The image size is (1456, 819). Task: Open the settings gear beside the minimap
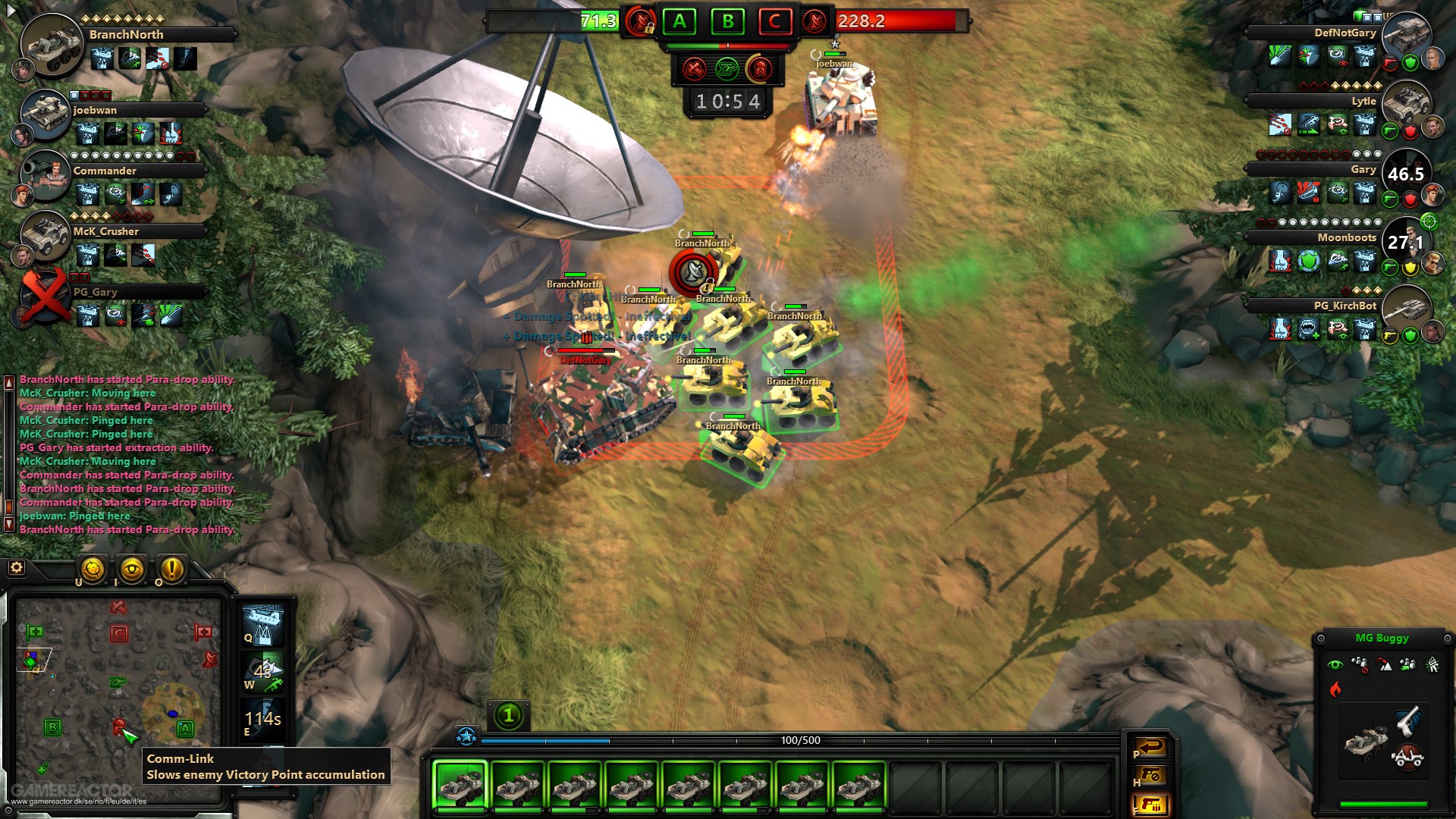[15, 566]
